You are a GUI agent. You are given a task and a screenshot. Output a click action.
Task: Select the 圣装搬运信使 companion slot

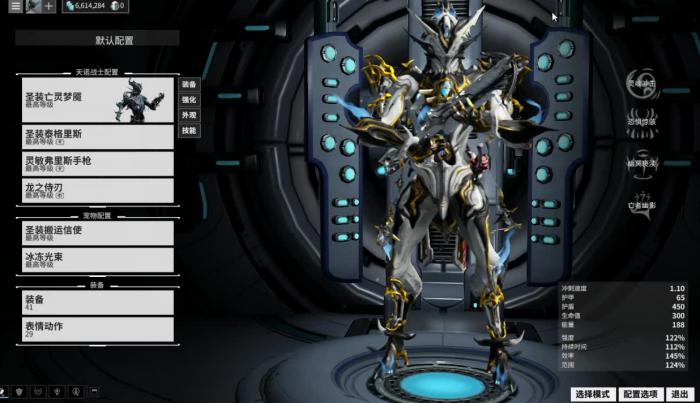click(97, 233)
